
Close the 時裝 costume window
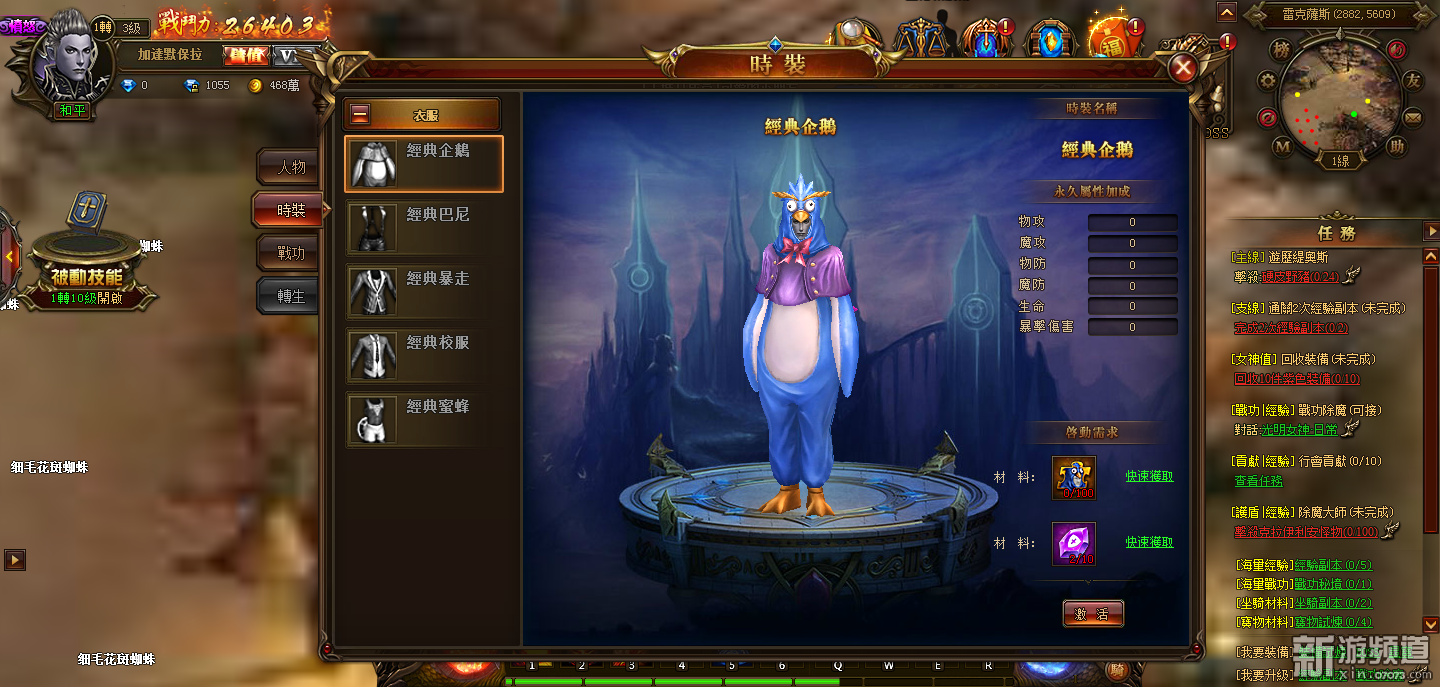1184,68
